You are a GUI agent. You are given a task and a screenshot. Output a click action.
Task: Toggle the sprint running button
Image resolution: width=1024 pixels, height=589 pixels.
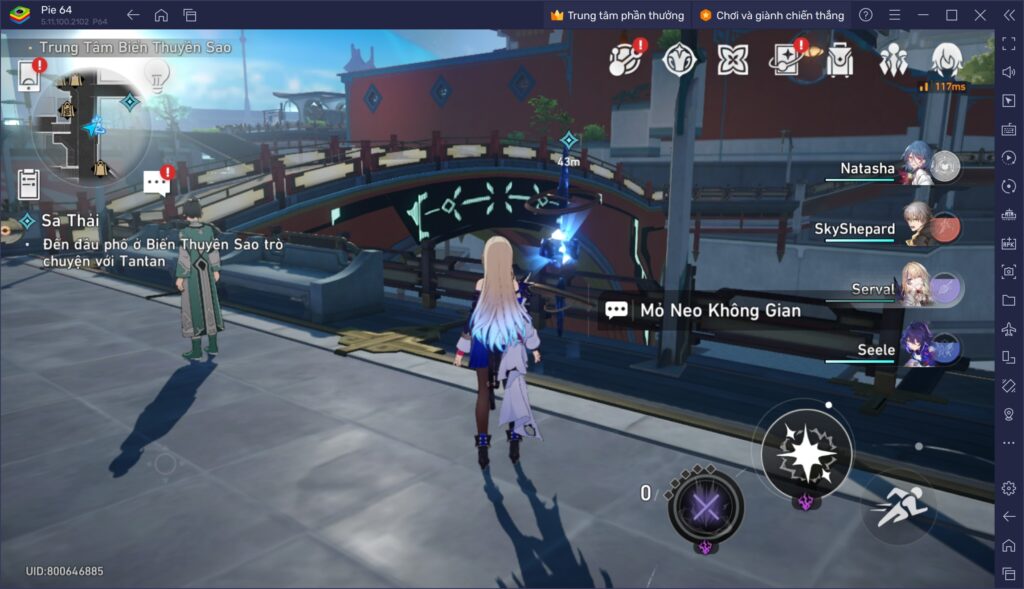(x=898, y=510)
